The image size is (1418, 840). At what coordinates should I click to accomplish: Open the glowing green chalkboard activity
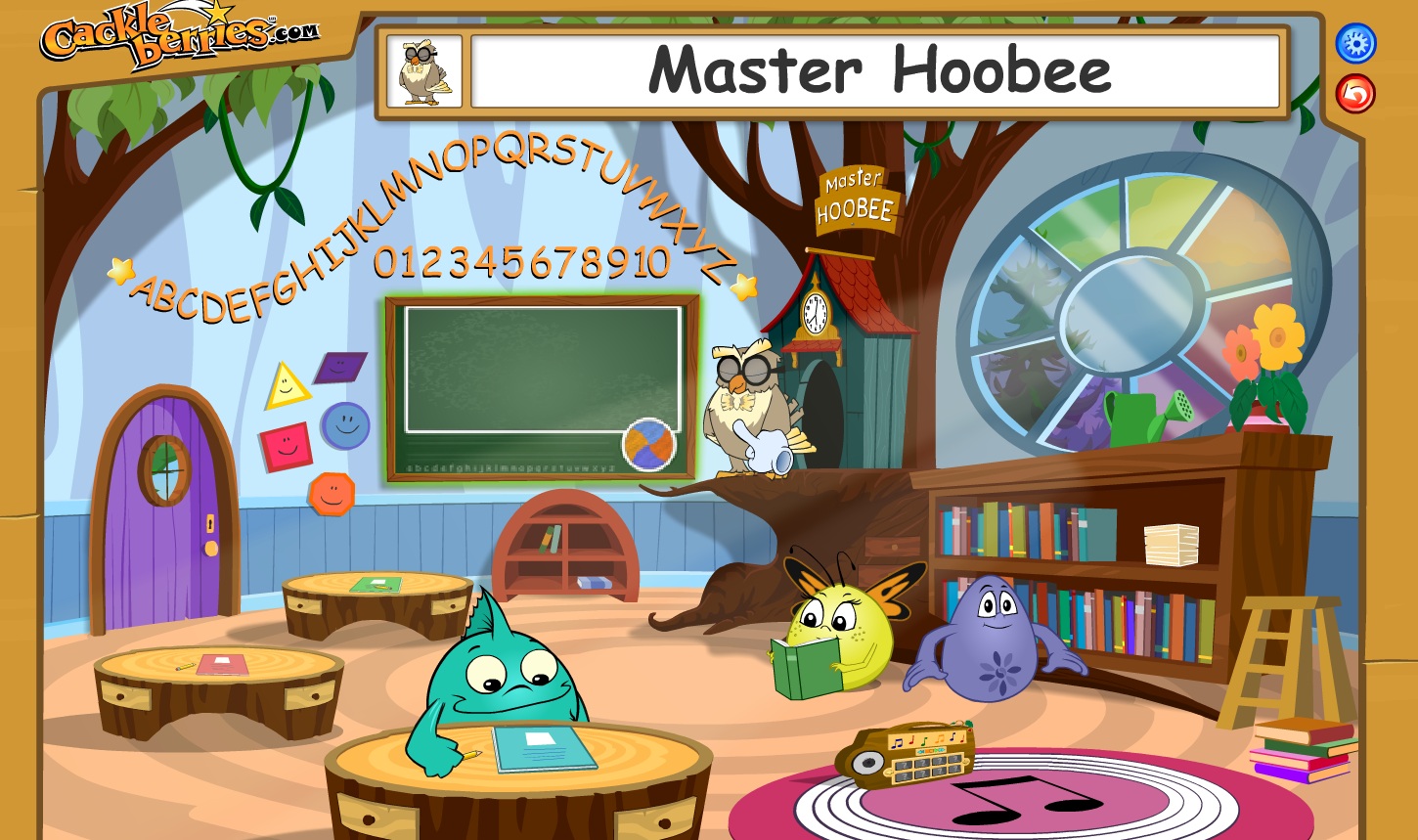(x=543, y=386)
